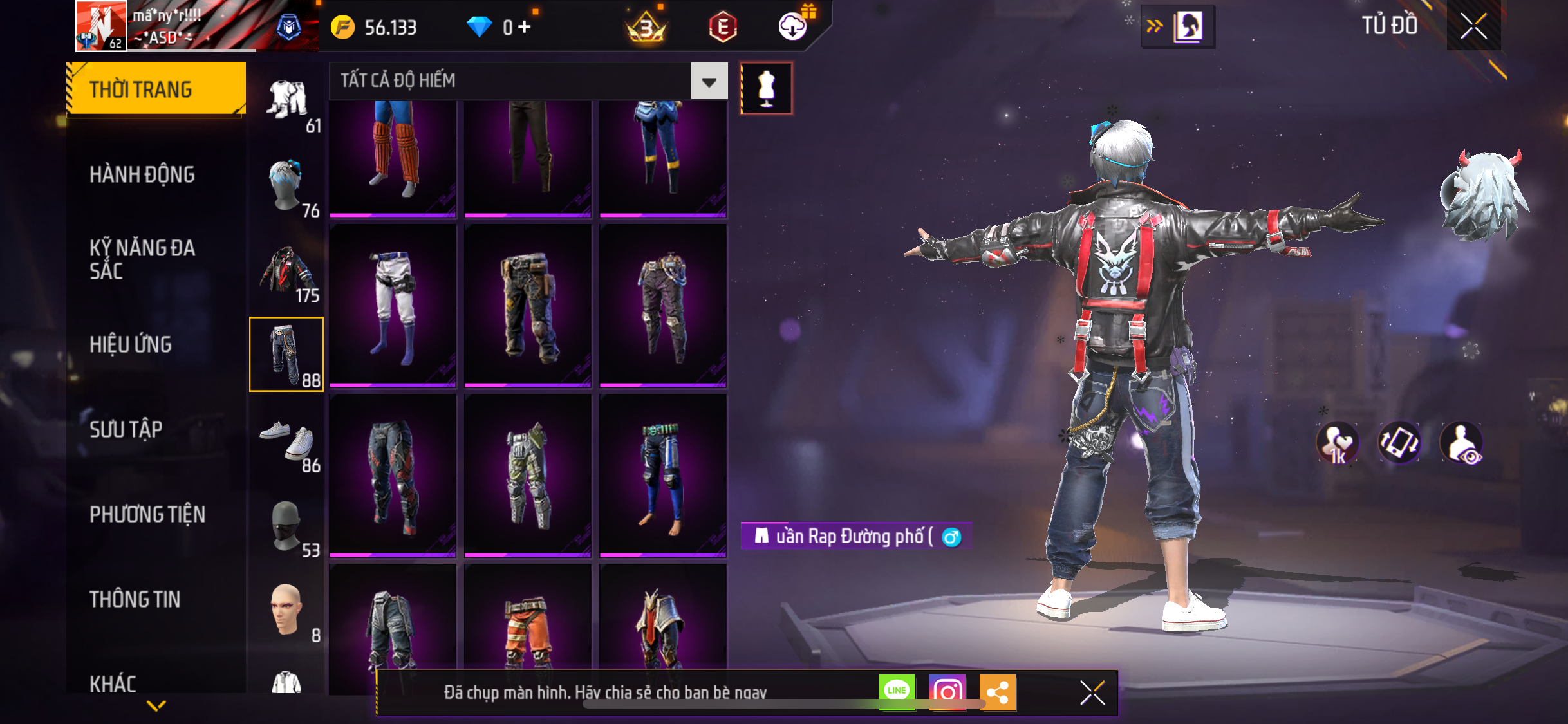This screenshot has width=1568, height=724.
Task: Share screenshot to Instagram
Action: 947,692
